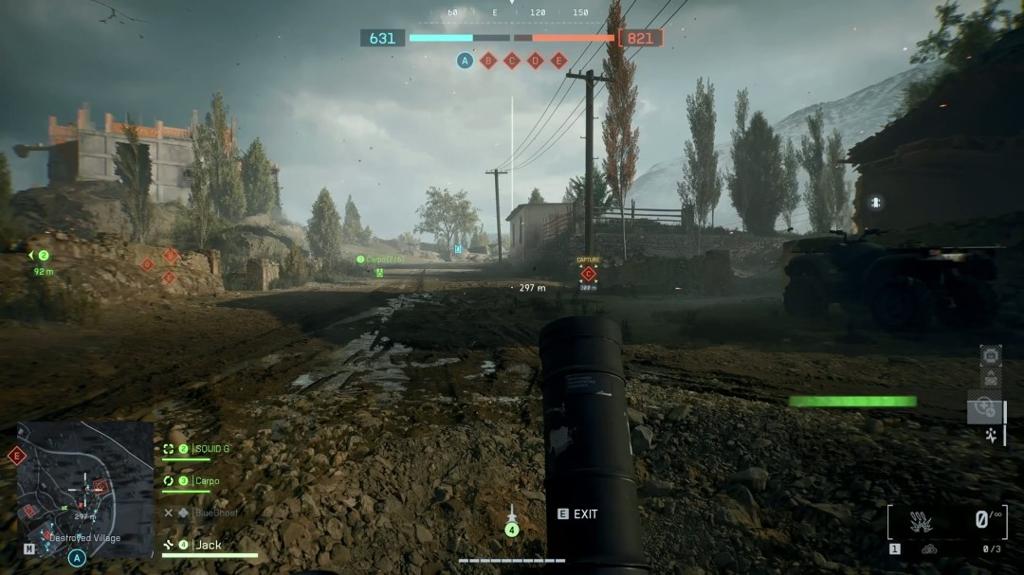Screen dimensions: 1024x575
Task: Click the objective E diamond beside the minimap
Action: tap(16, 456)
